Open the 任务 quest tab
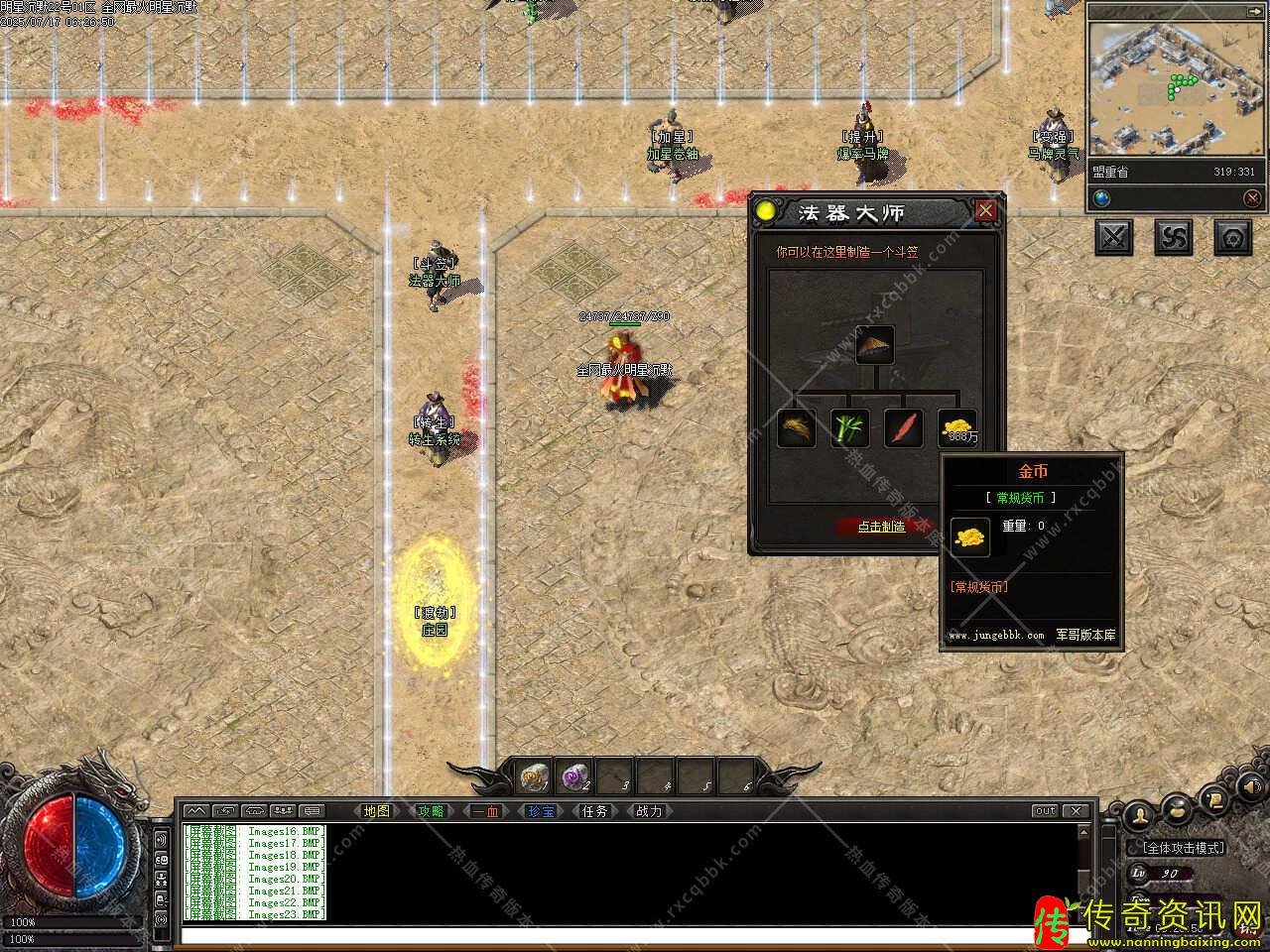Image resolution: width=1270 pixels, height=952 pixels. 594,811
